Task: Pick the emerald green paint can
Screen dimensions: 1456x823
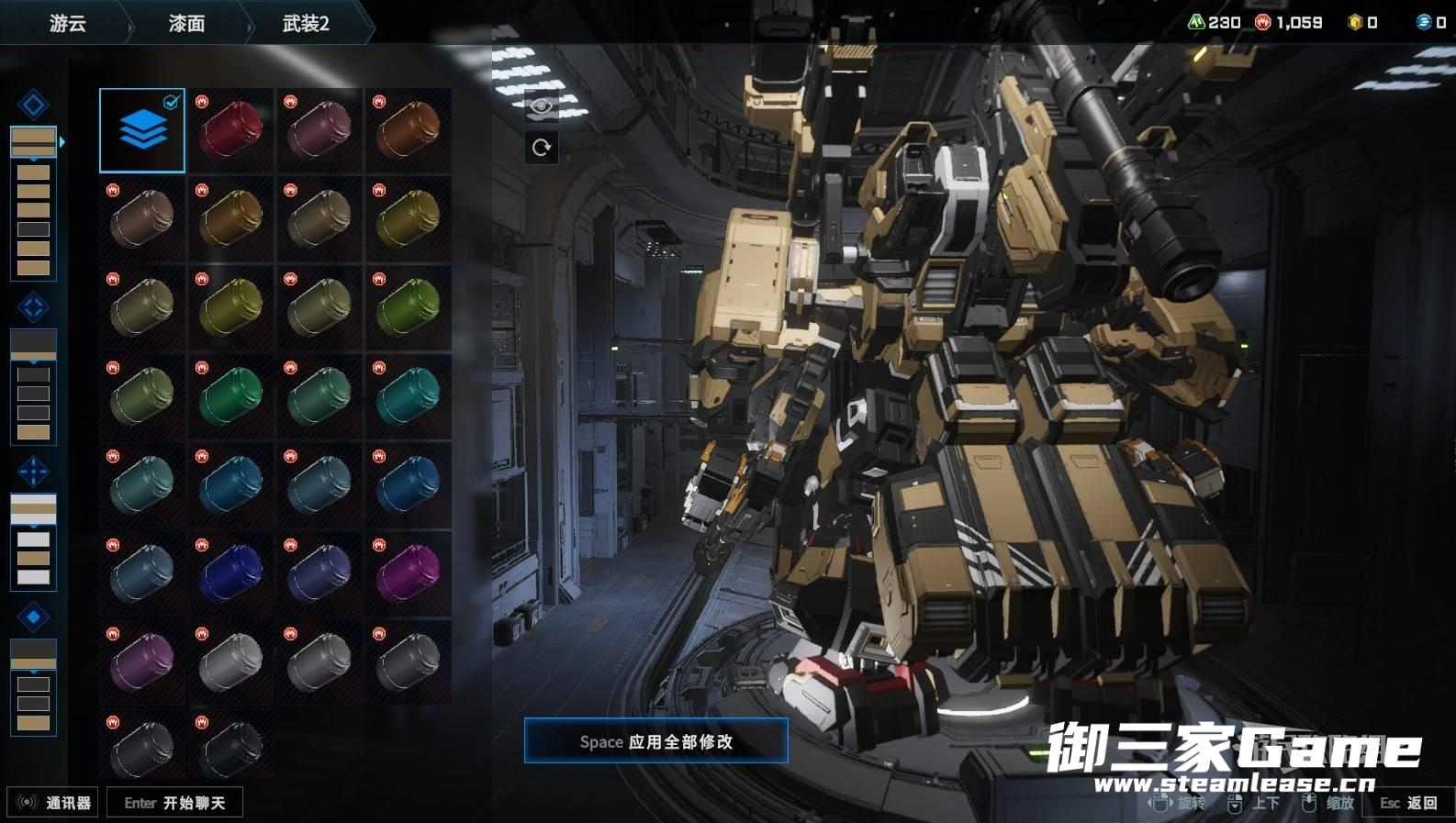Action: click(230, 396)
